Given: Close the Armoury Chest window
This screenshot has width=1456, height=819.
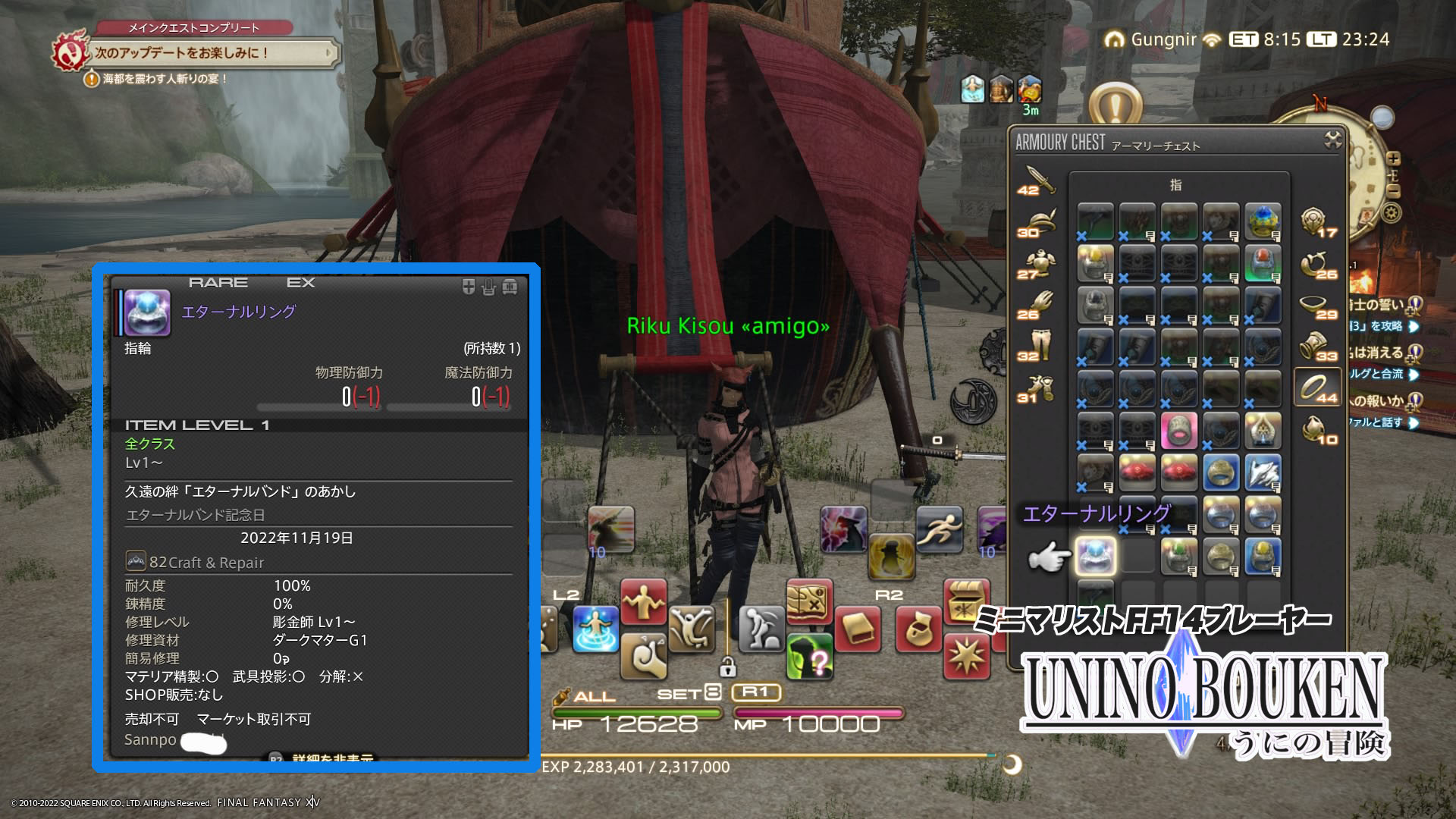Looking at the screenshot, I should tap(1332, 140).
